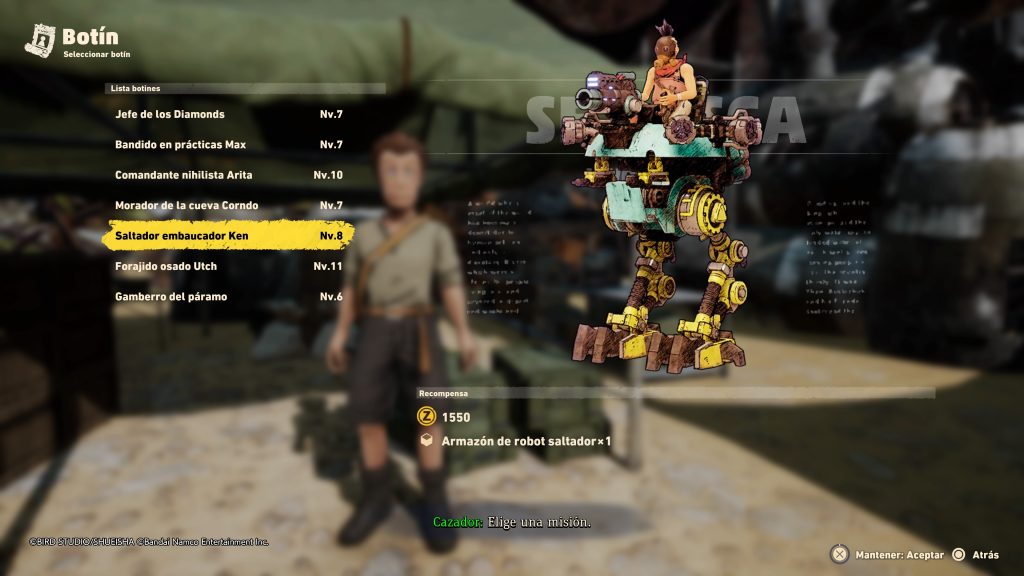1024x576 pixels.
Task: Pick the Comandante nihilista Arita bounty
Action: click(228, 175)
